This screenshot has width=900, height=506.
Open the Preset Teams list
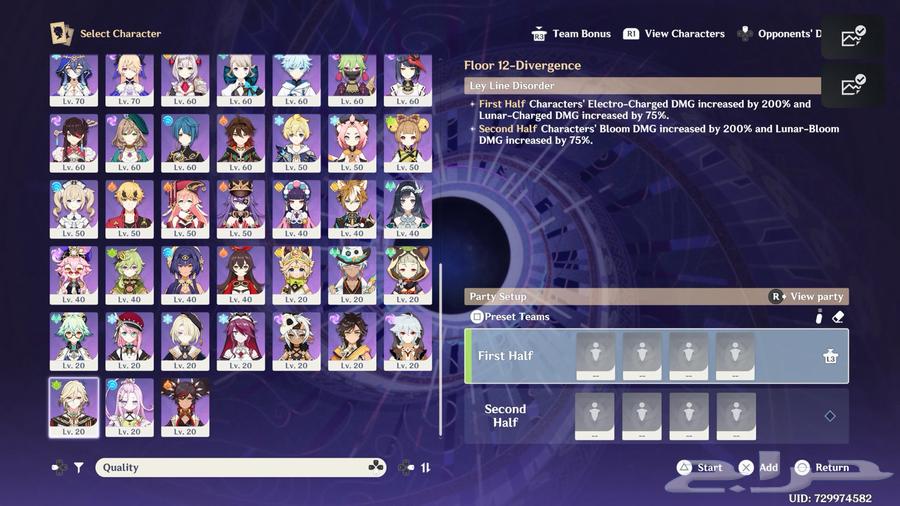(510, 317)
